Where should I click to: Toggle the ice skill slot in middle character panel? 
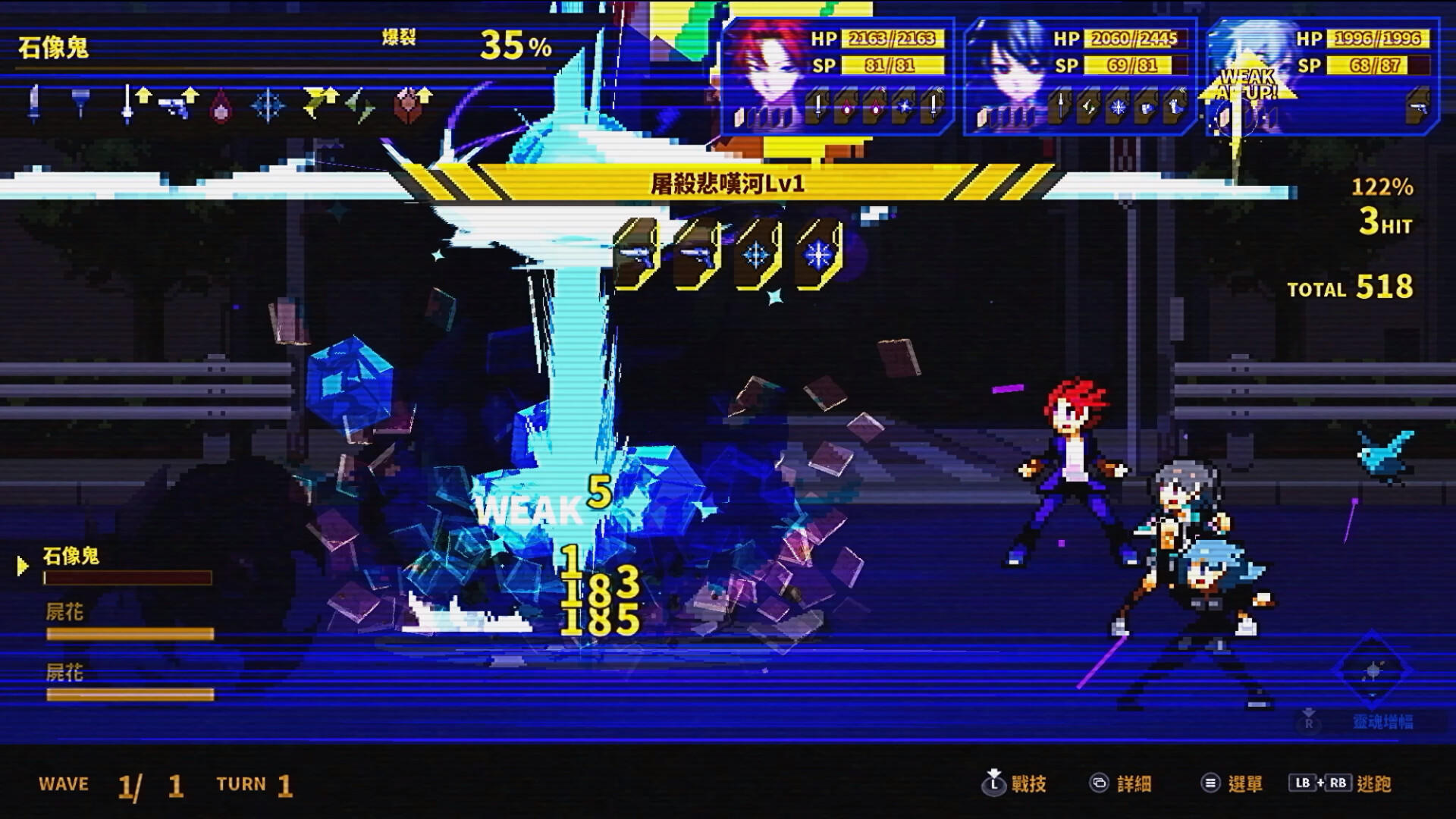(x=1118, y=108)
